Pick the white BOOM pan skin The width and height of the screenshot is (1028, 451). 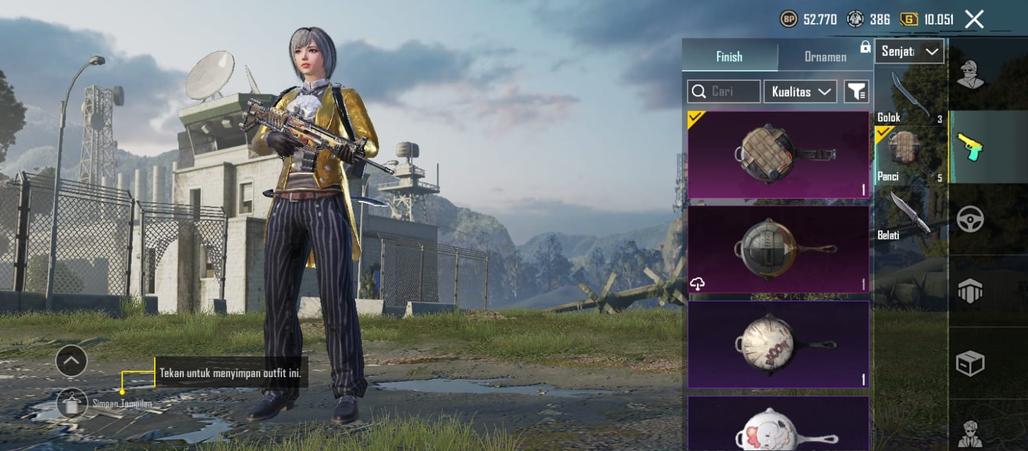pos(778,344)
